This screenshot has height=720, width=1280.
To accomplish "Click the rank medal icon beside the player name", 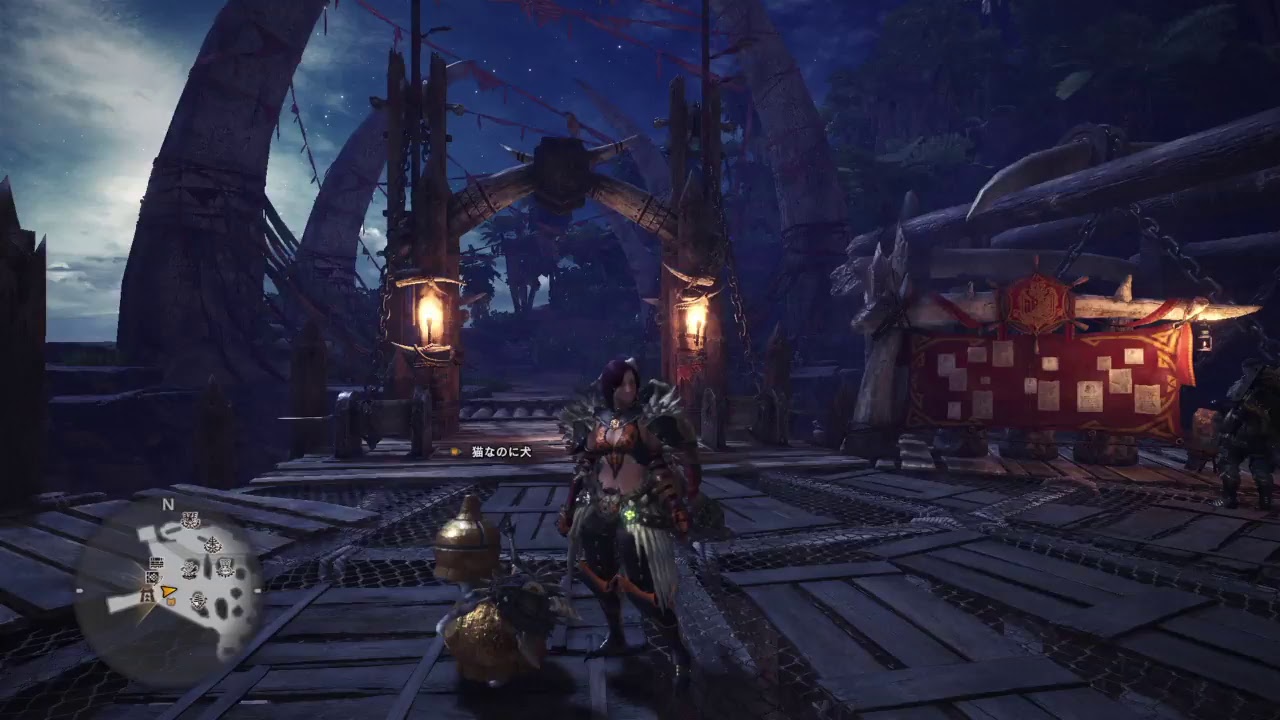I will [x=453, y=451].
